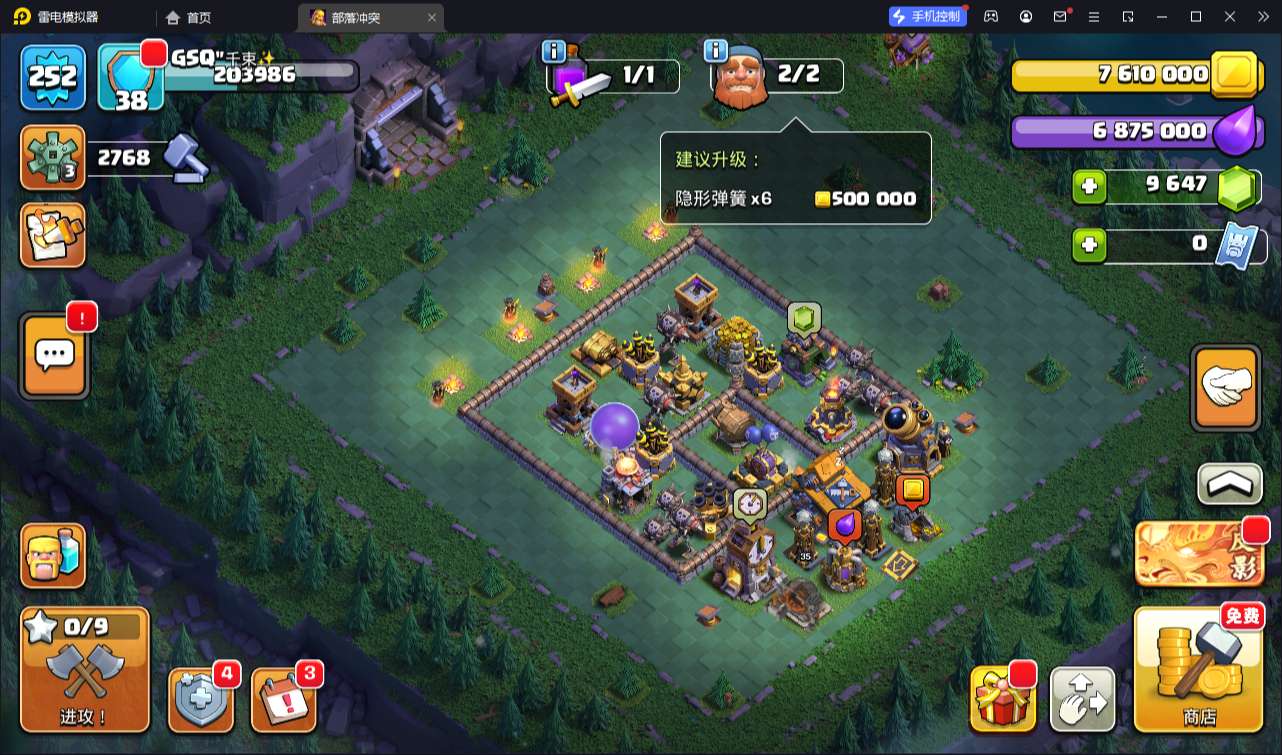Open the newspaper news icon
Viewport: 1282px width, 755px height.
[x=53, y=236]
